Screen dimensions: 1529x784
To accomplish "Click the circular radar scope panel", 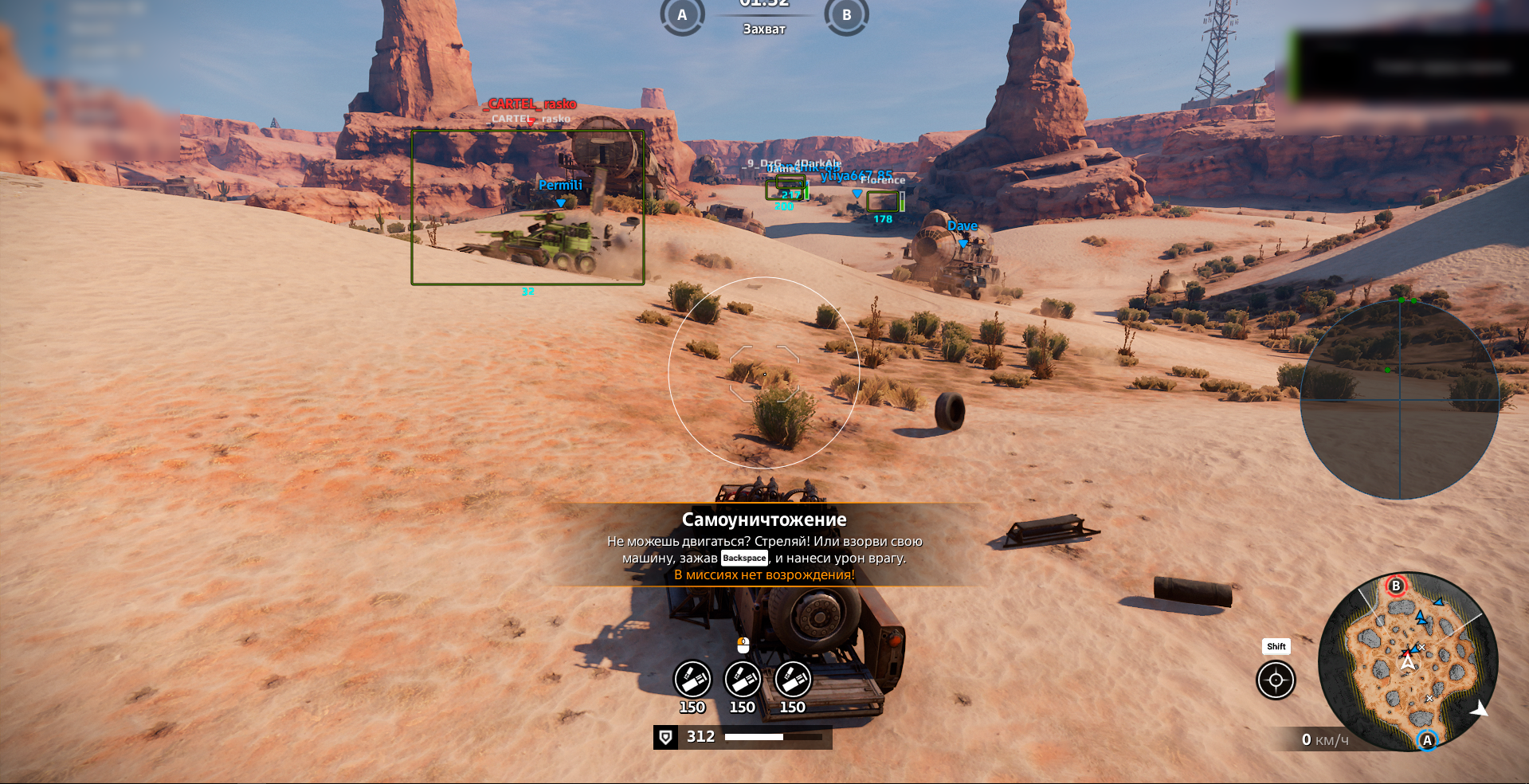I will (x=1400, y=400).
